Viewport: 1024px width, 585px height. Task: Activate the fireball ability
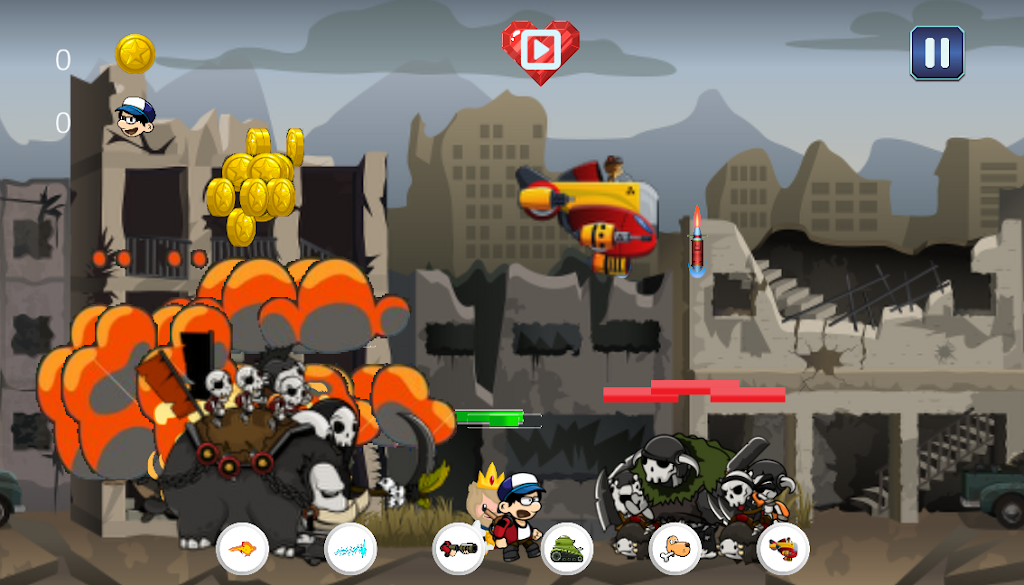(242, 549)
